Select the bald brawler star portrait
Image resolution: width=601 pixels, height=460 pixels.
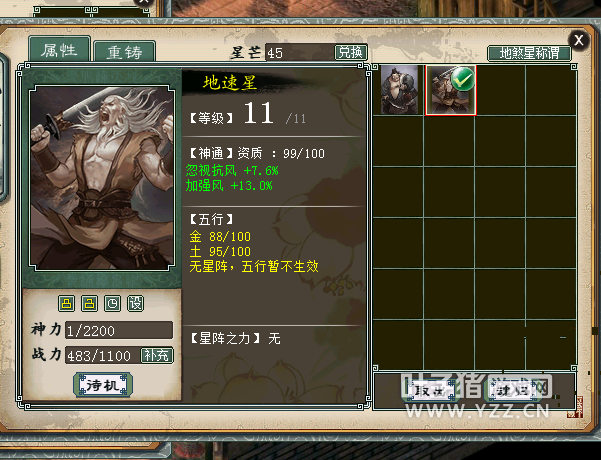(x=399, y=90)
